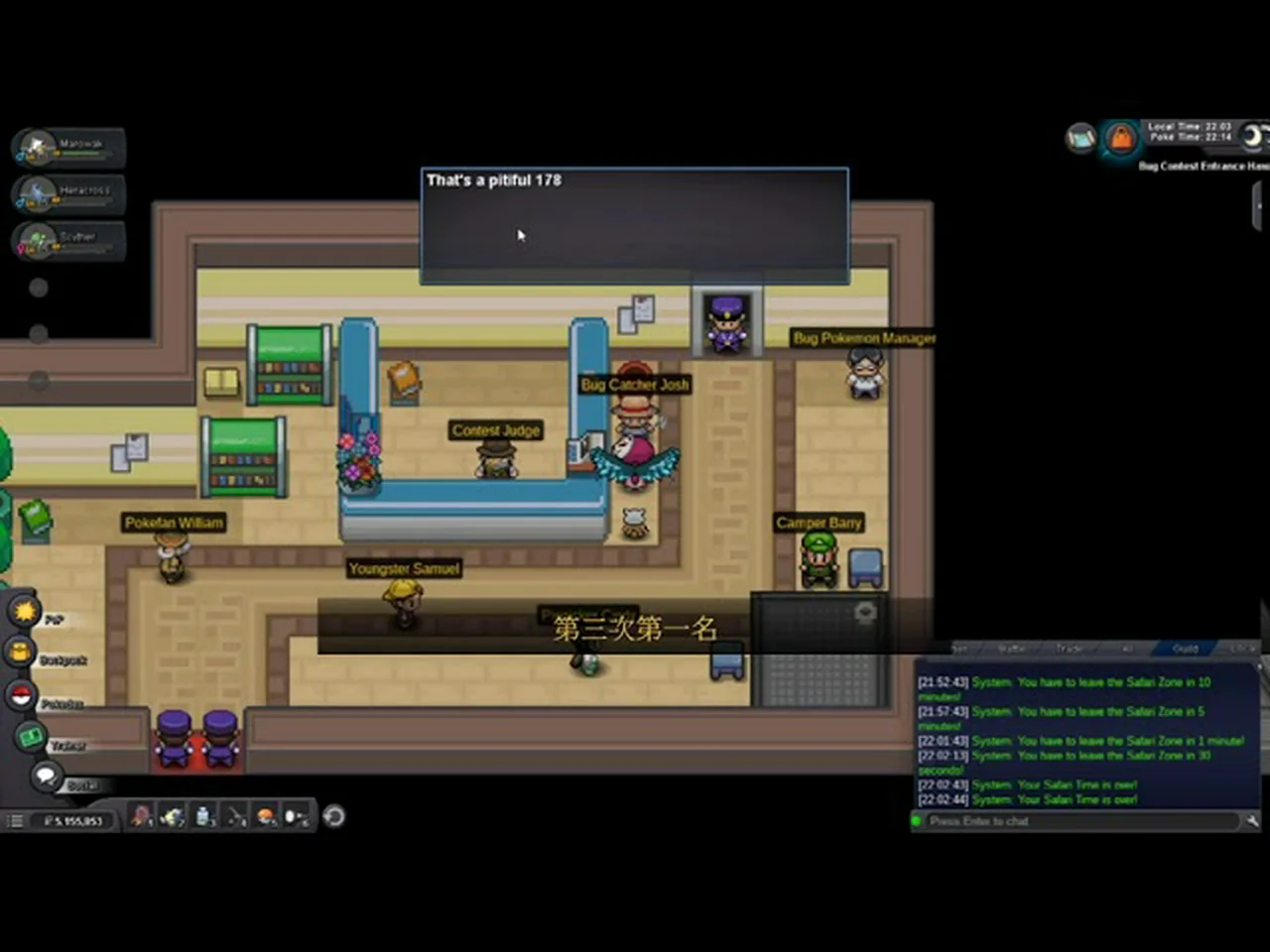Click the circular refresh arrow on hotbar

click(x=334, y=816)
